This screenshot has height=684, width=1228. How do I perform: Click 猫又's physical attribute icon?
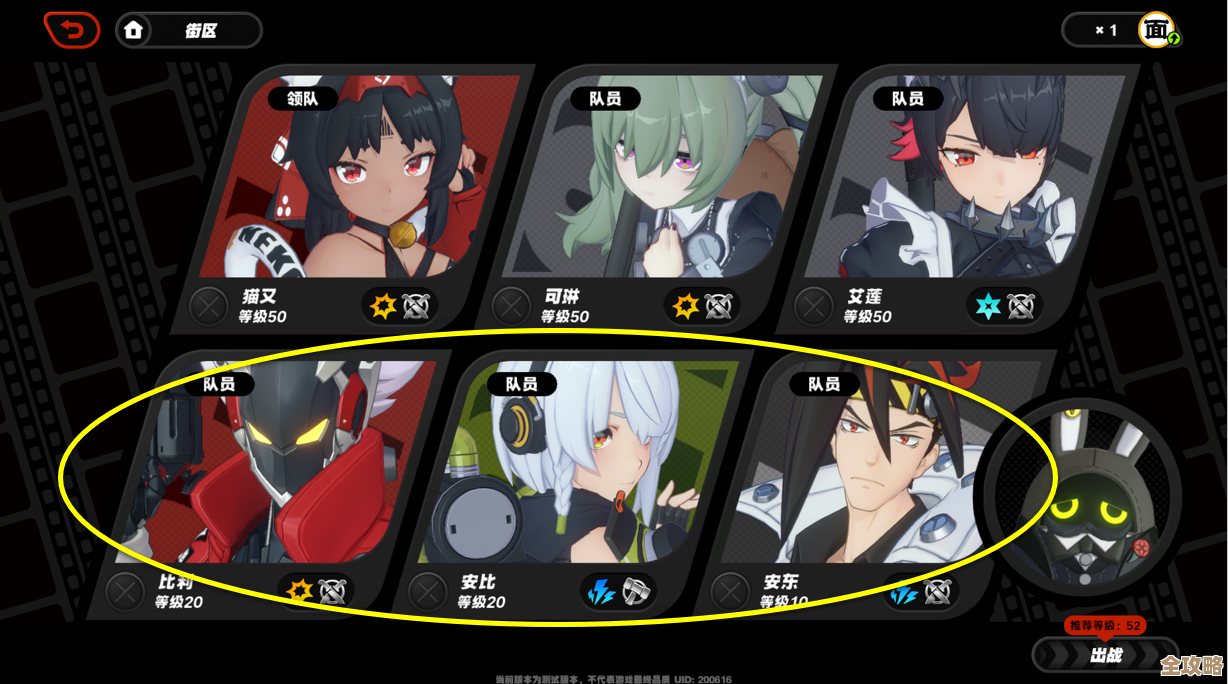coord(383,306)
